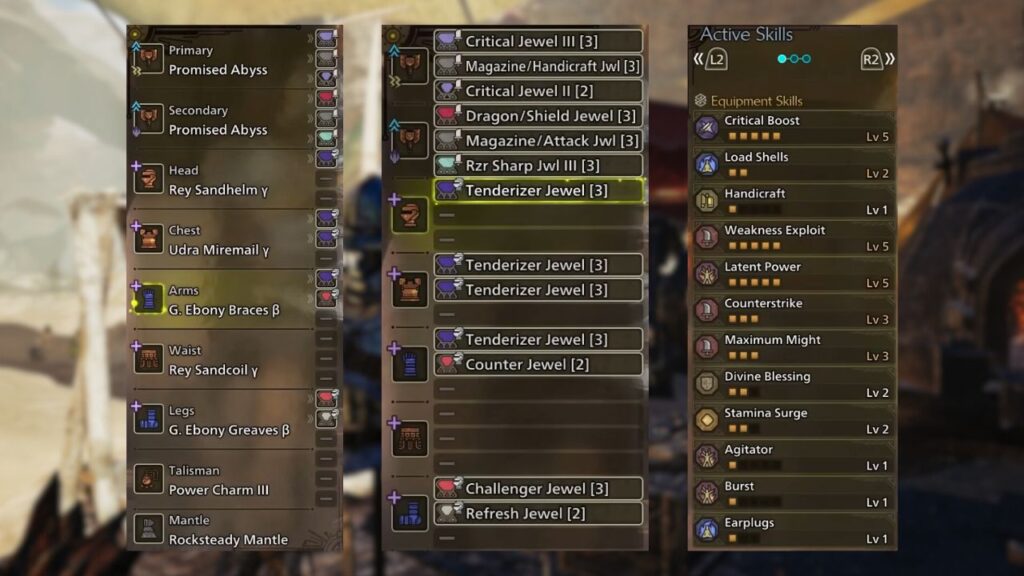Select the Challenger Jewel slot
1024x576 pixels.
(538, 489)
